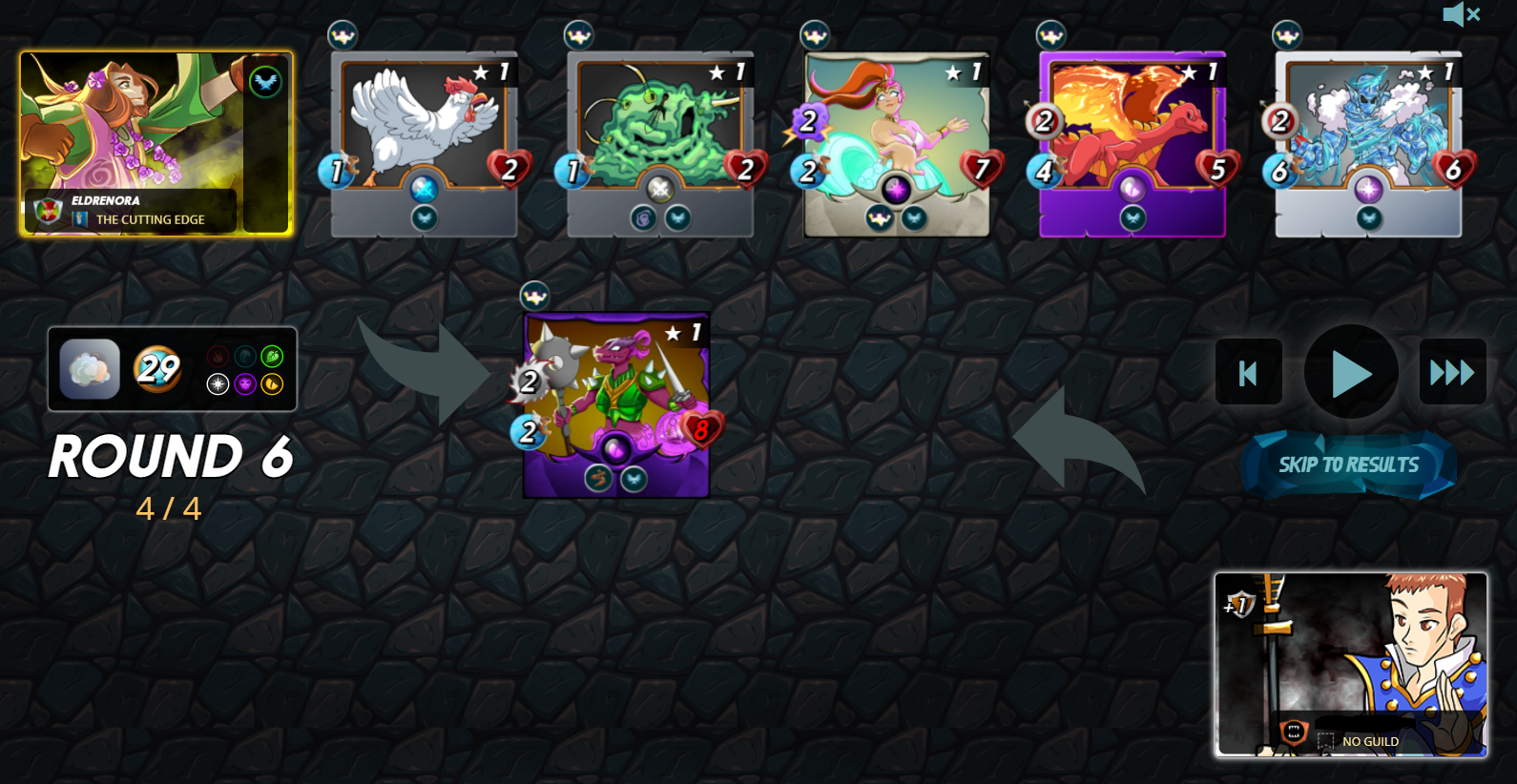Click the cloud ruleset icon

click(x=90, y=369)
